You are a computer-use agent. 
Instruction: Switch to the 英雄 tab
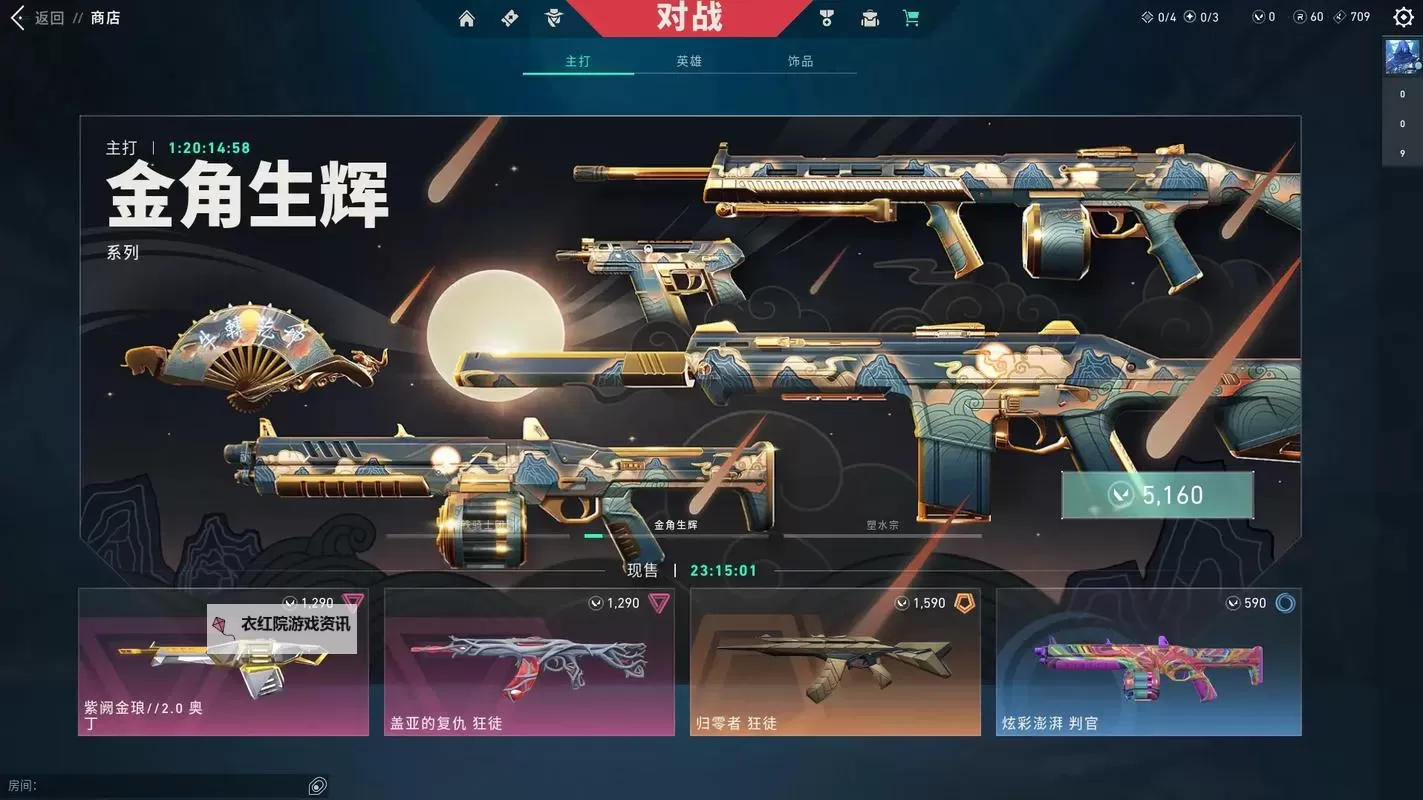(x=690, y=60)
